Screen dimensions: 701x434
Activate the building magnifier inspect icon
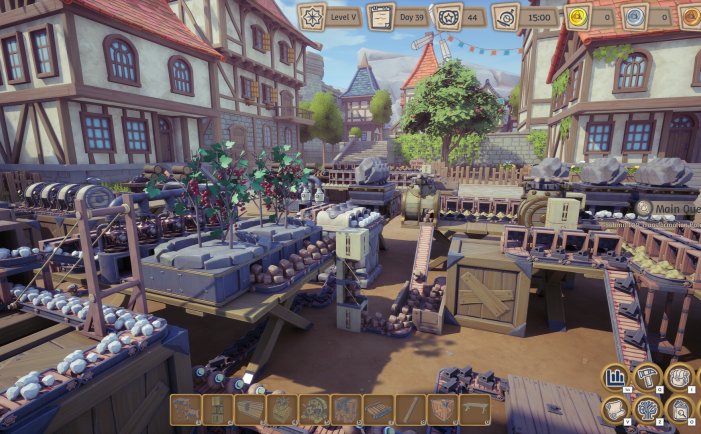pos(680,409)
